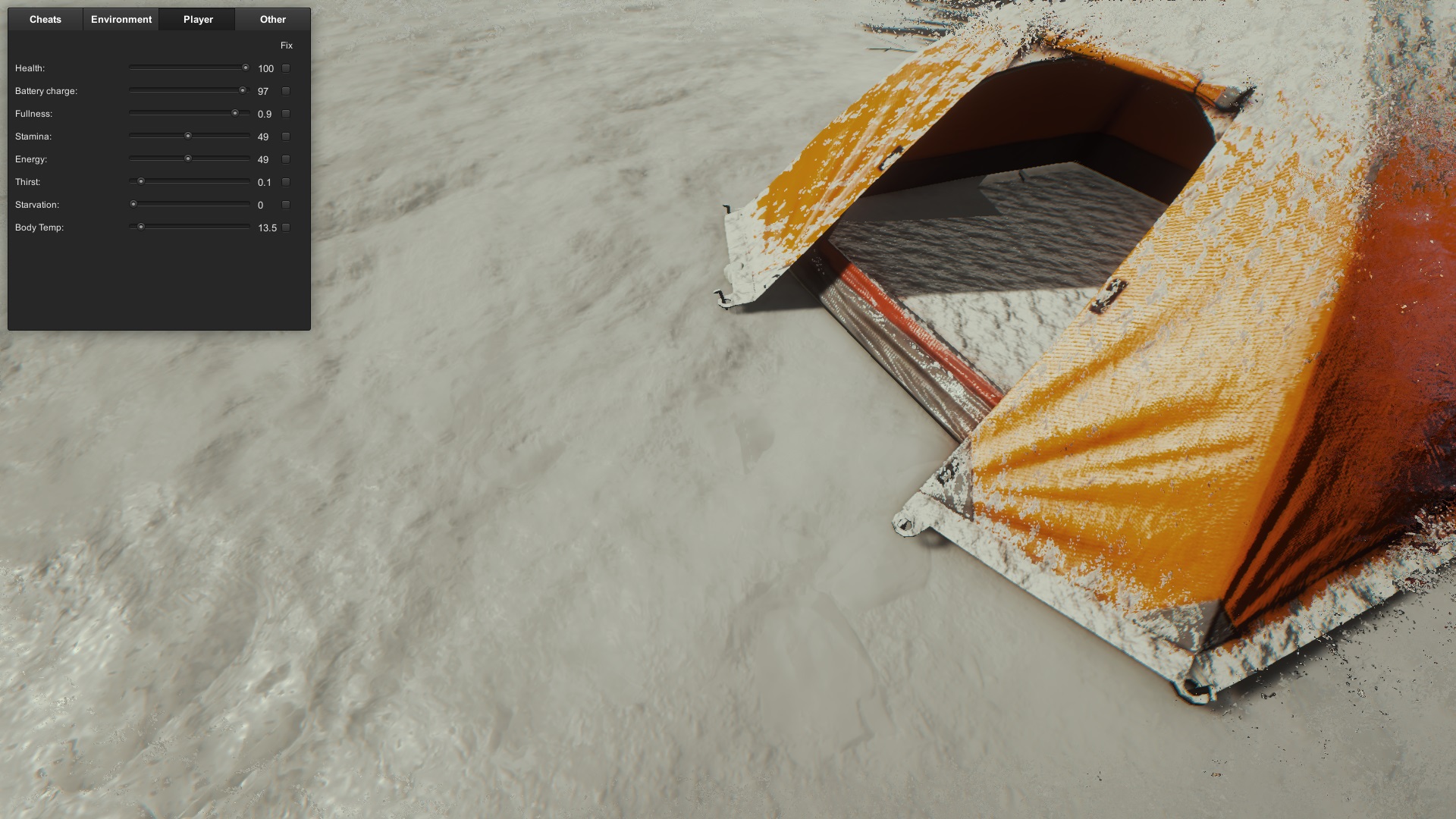The image size is (1456, 819).
Task: Toggle the Fullness Fix checkbox
Action: pos(286,114)
